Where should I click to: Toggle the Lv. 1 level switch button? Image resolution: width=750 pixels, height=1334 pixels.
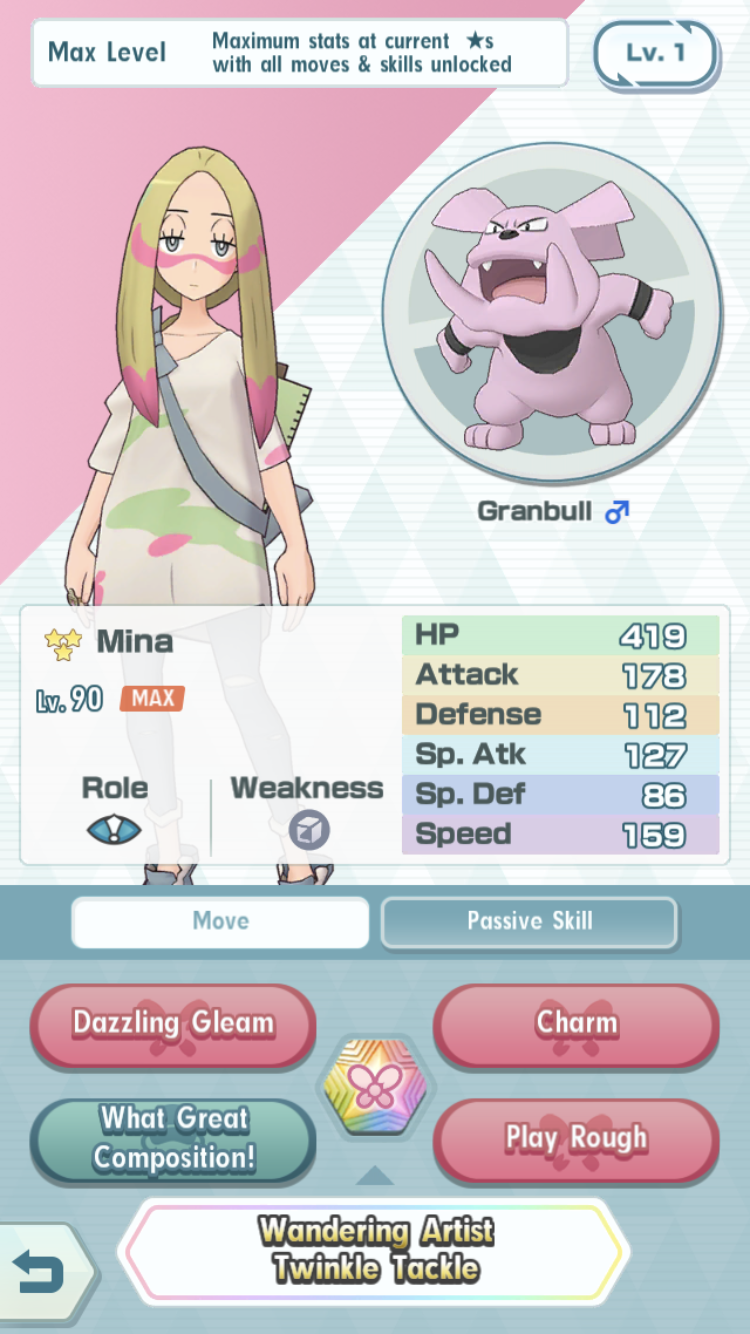tap(656, 52)
